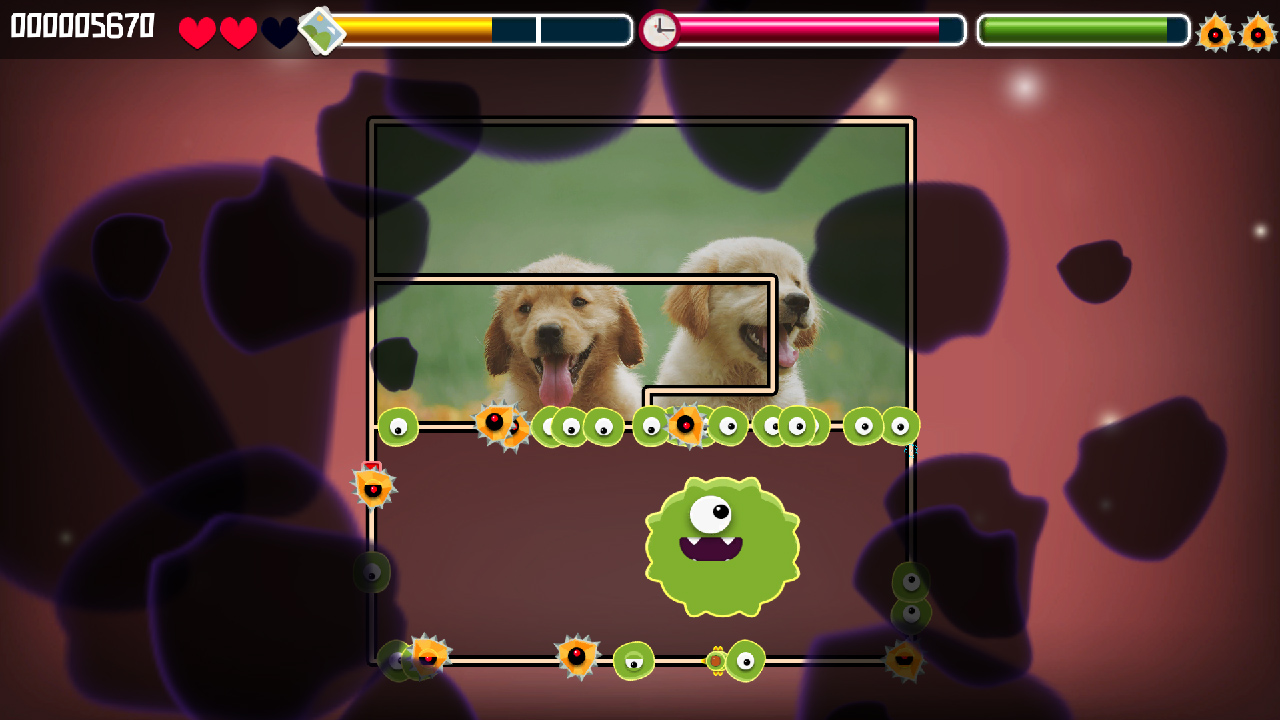Click the darkened empty heart icon
The height and width of the screenshot is (720, 1280).
point(280,30)
